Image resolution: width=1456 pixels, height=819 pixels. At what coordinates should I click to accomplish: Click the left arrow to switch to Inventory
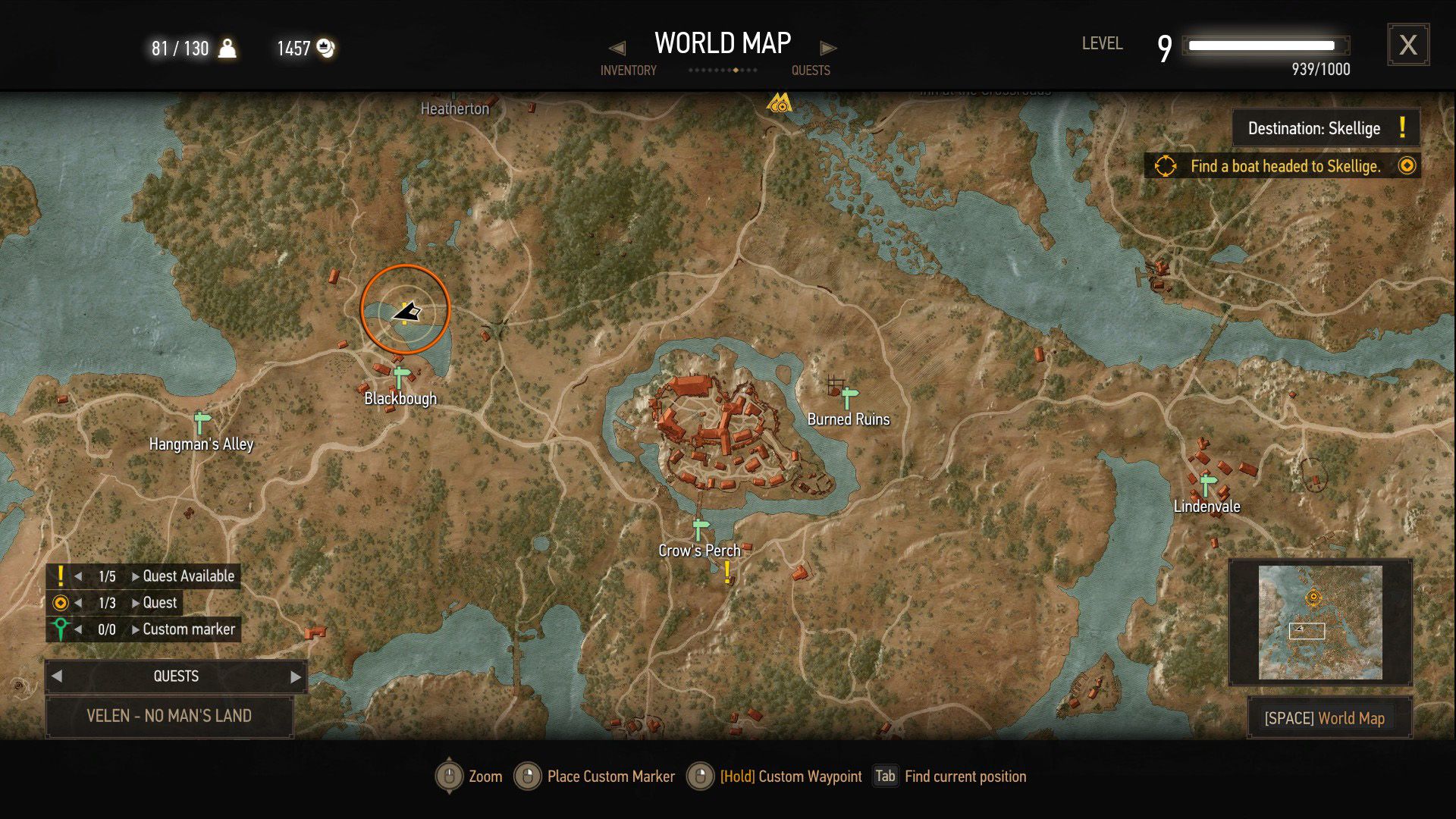[x=618, y=47]
